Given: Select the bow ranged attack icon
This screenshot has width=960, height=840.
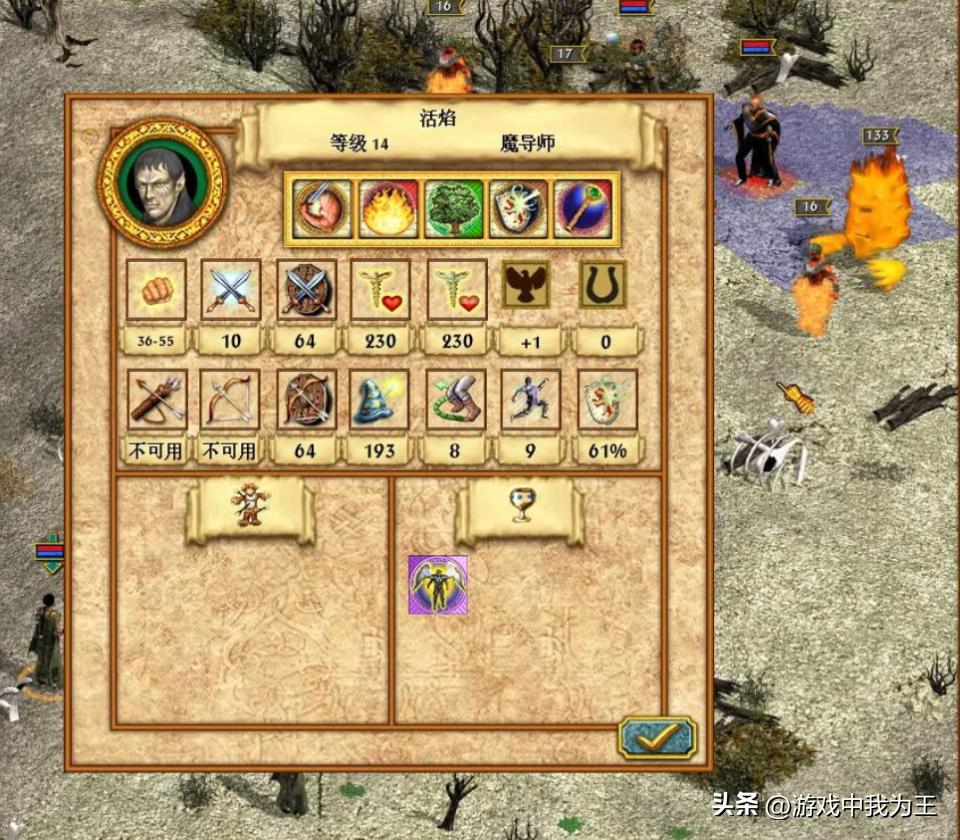Looking at the screenshot, I should [231, 400].
